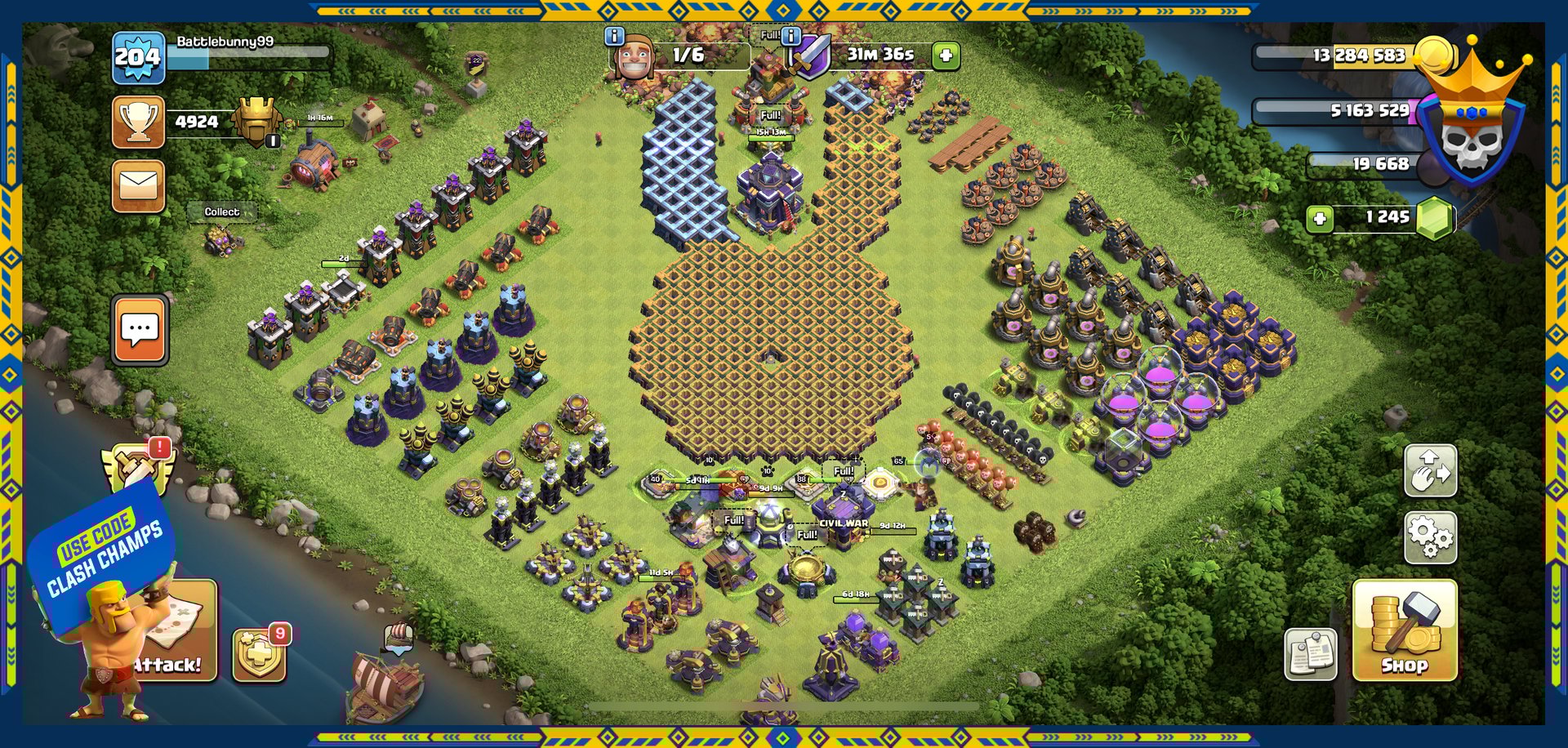Screen dimensions: 1568x748
Task: Add gems with the green plus button
Action: click(x=1319, y=219)
